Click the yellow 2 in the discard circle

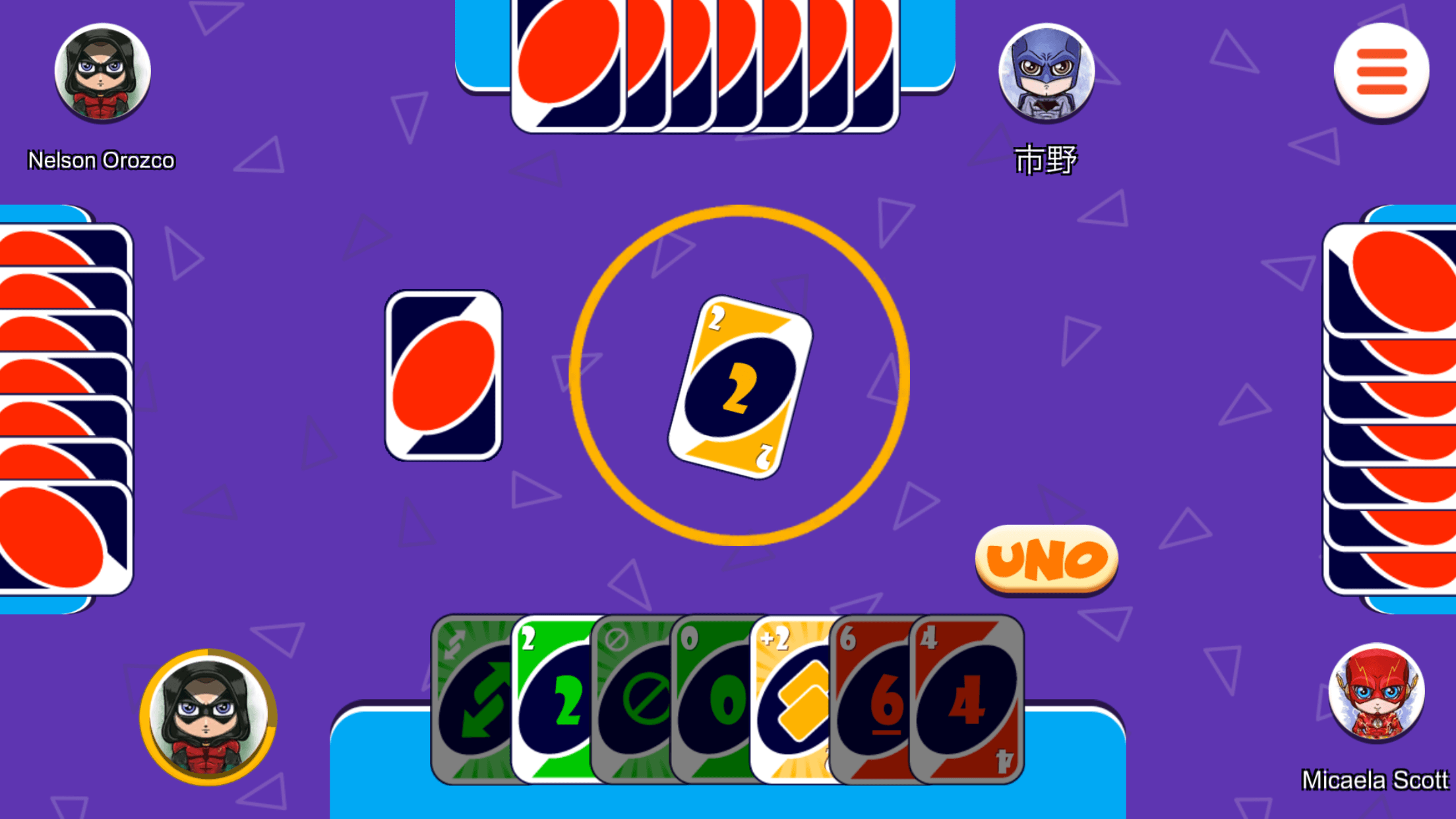pyautogui.click(x=741, y=380)
